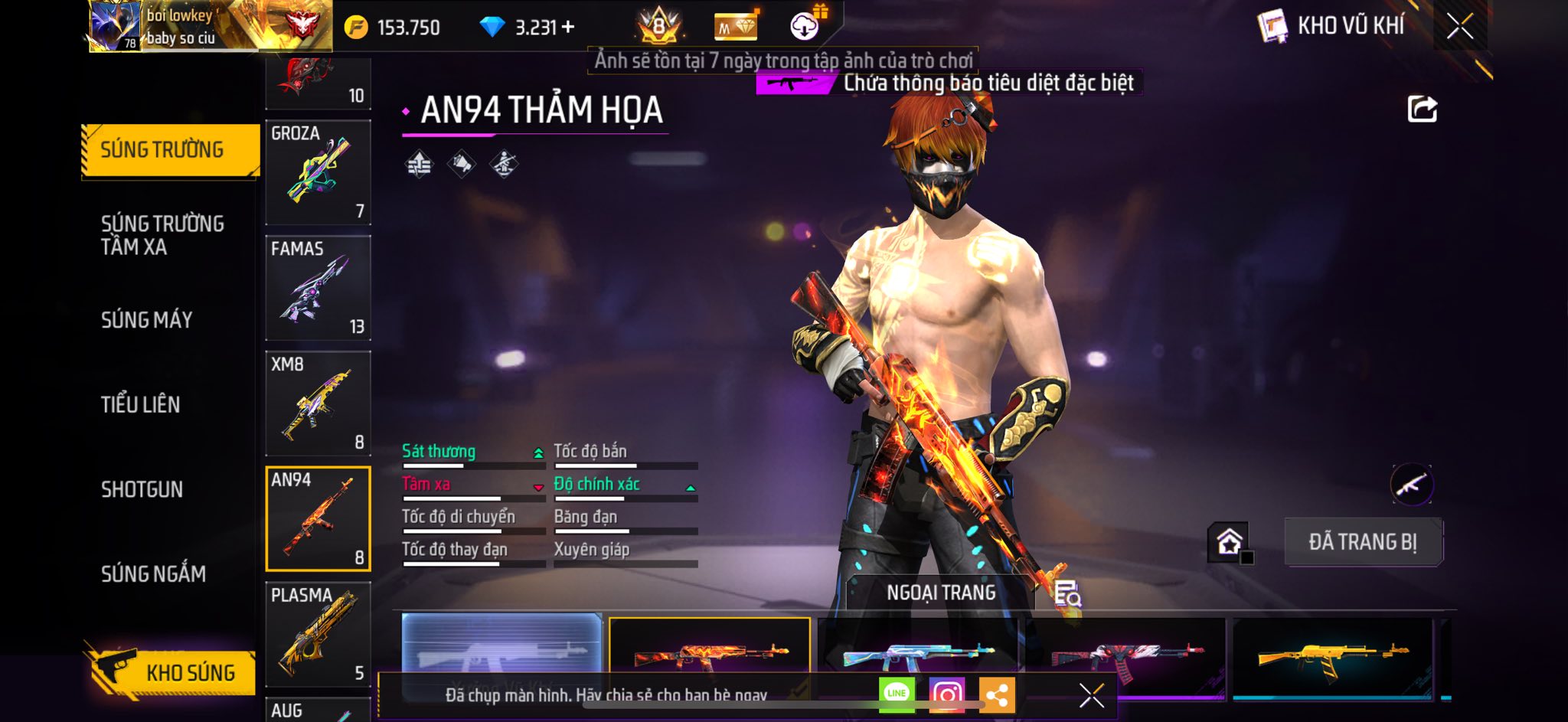Viewport: 1568px width, 722px height.
Task: Select the GROZA weapon tile
Action: tap(318, 172)
